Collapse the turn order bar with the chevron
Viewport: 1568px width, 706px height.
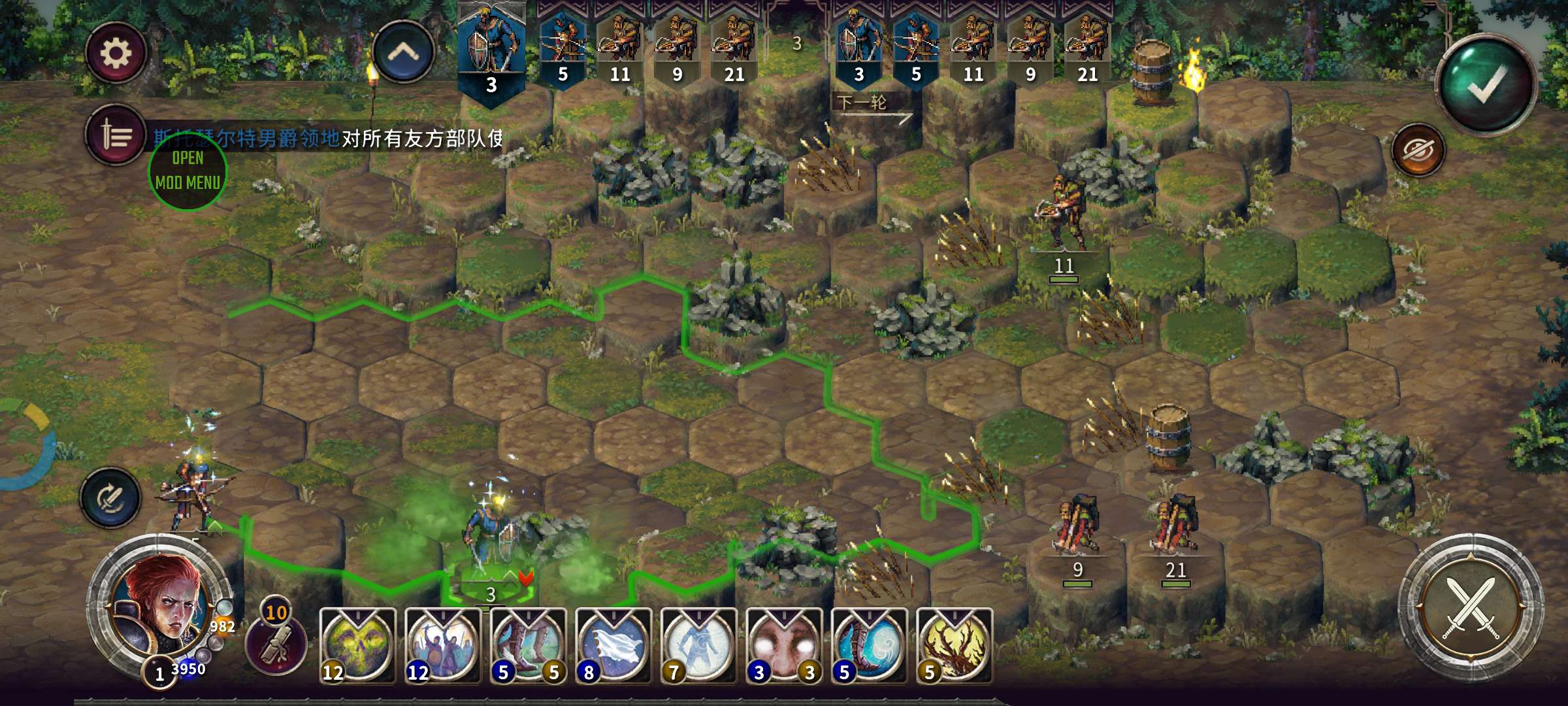coord(403,52)
